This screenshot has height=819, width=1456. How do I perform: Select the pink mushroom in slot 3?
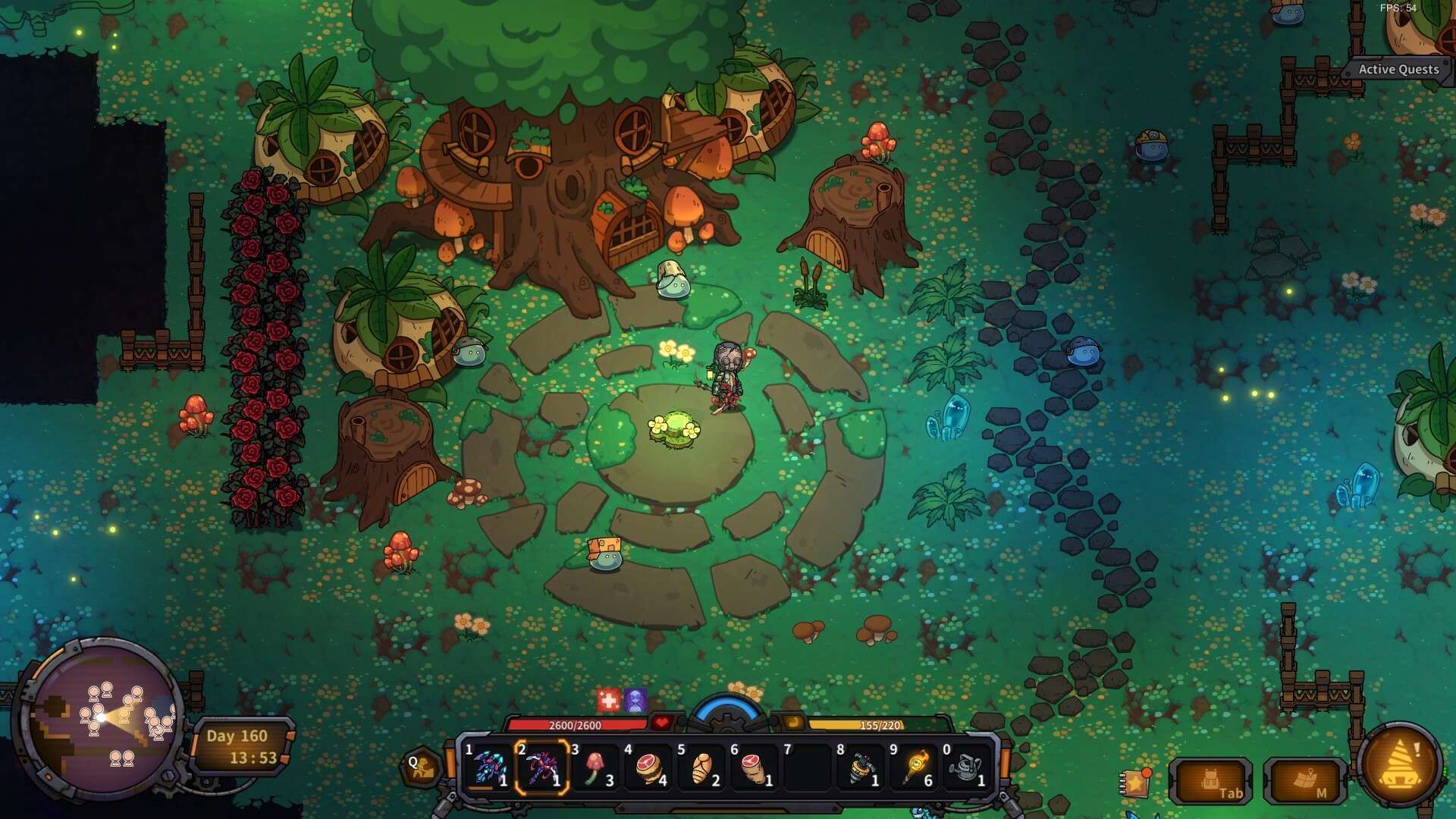[595, 767]
